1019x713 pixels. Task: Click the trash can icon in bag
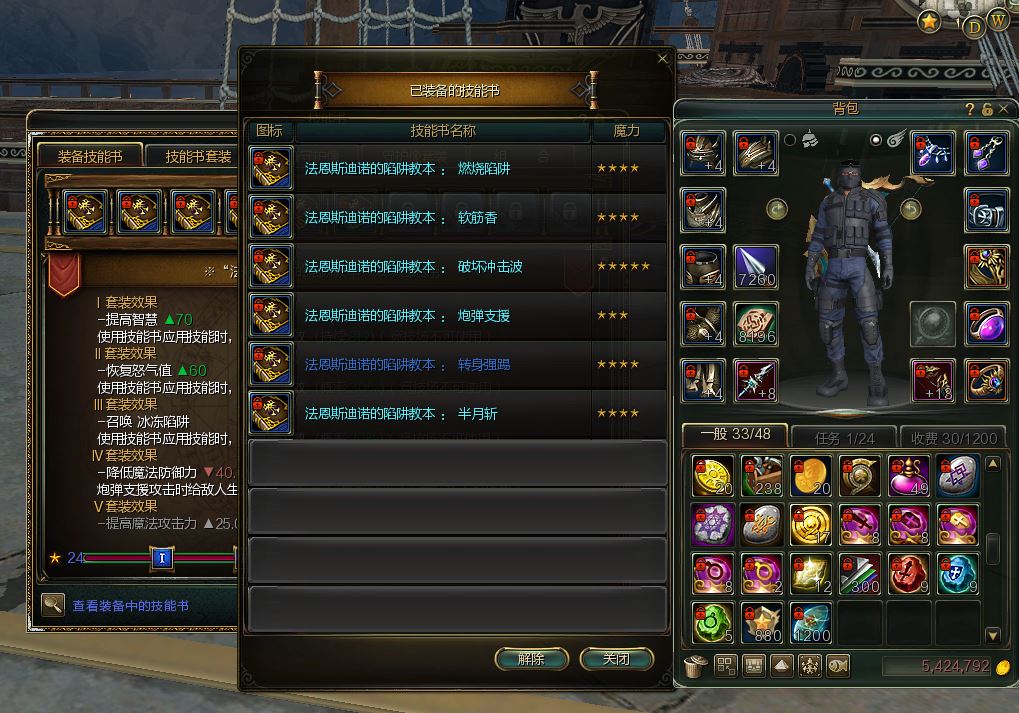[x=692, y=666]
